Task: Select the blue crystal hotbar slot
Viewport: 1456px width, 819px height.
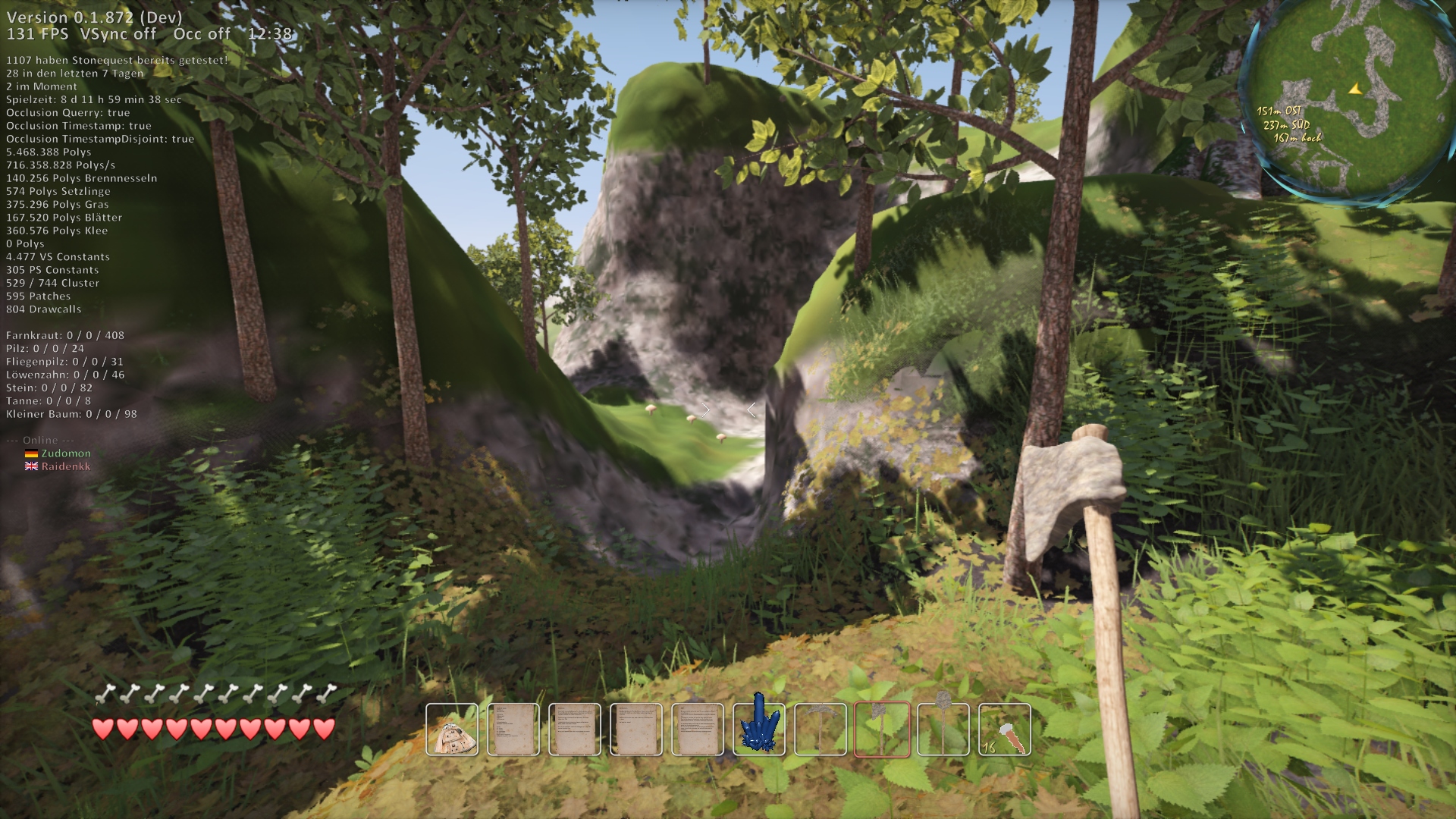Action: pyautogui.click(x=759, y=730)
